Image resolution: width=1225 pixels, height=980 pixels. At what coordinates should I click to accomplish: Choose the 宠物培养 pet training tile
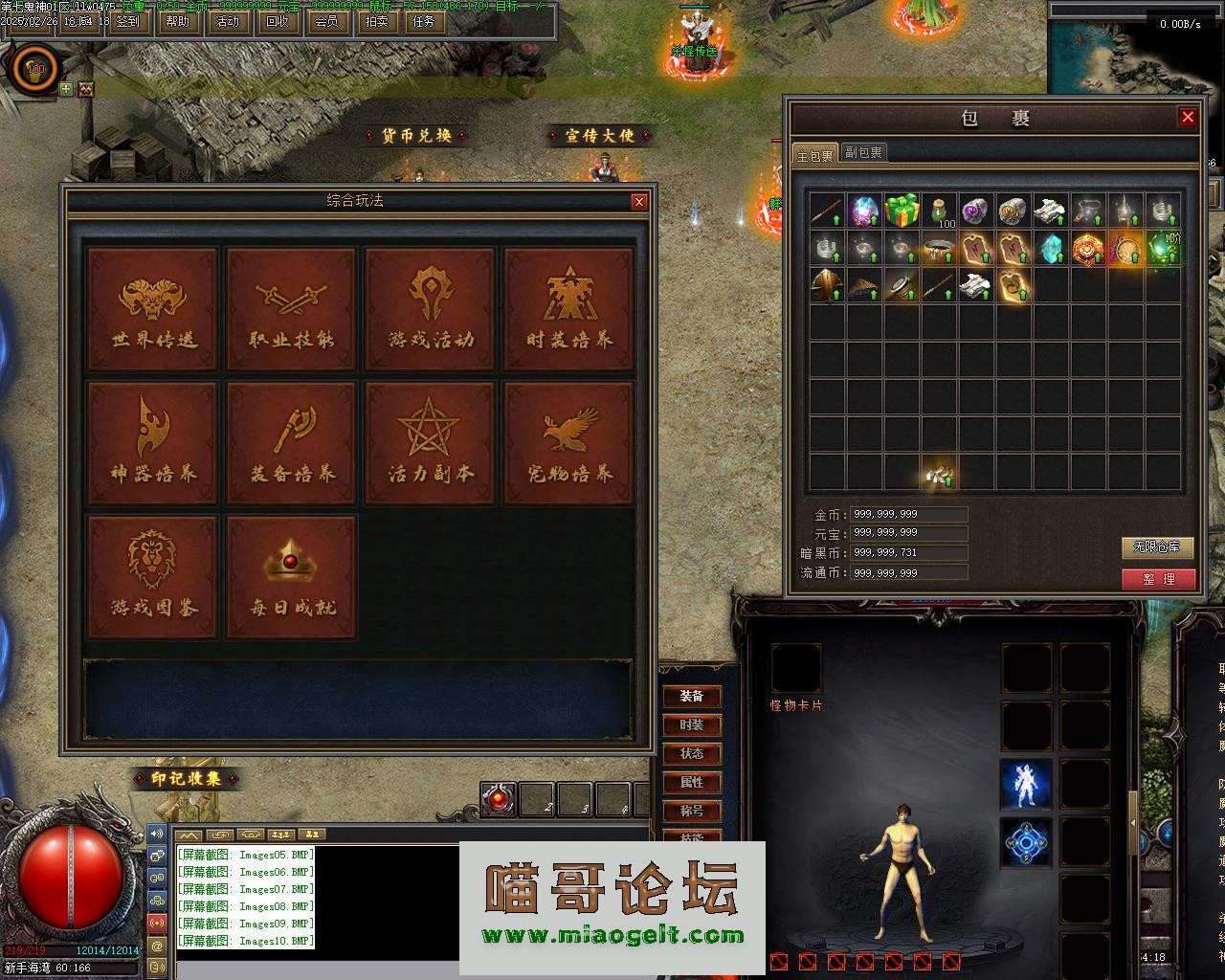pyautogui.click(x=569, y=443)
